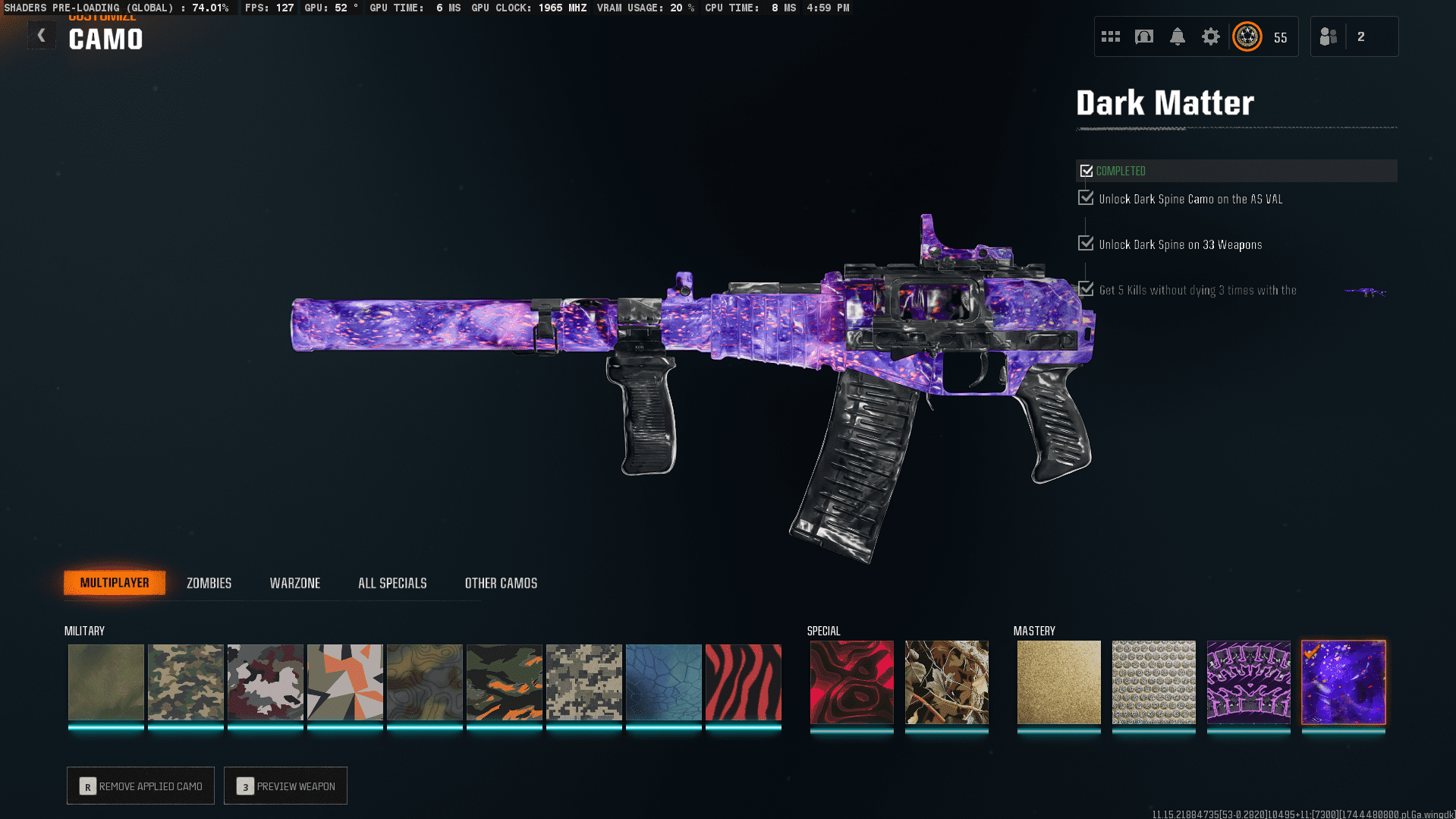Screen dimensions: 1456x819
Task: Open the Warzone camo tab
Action: click(294, 583)
